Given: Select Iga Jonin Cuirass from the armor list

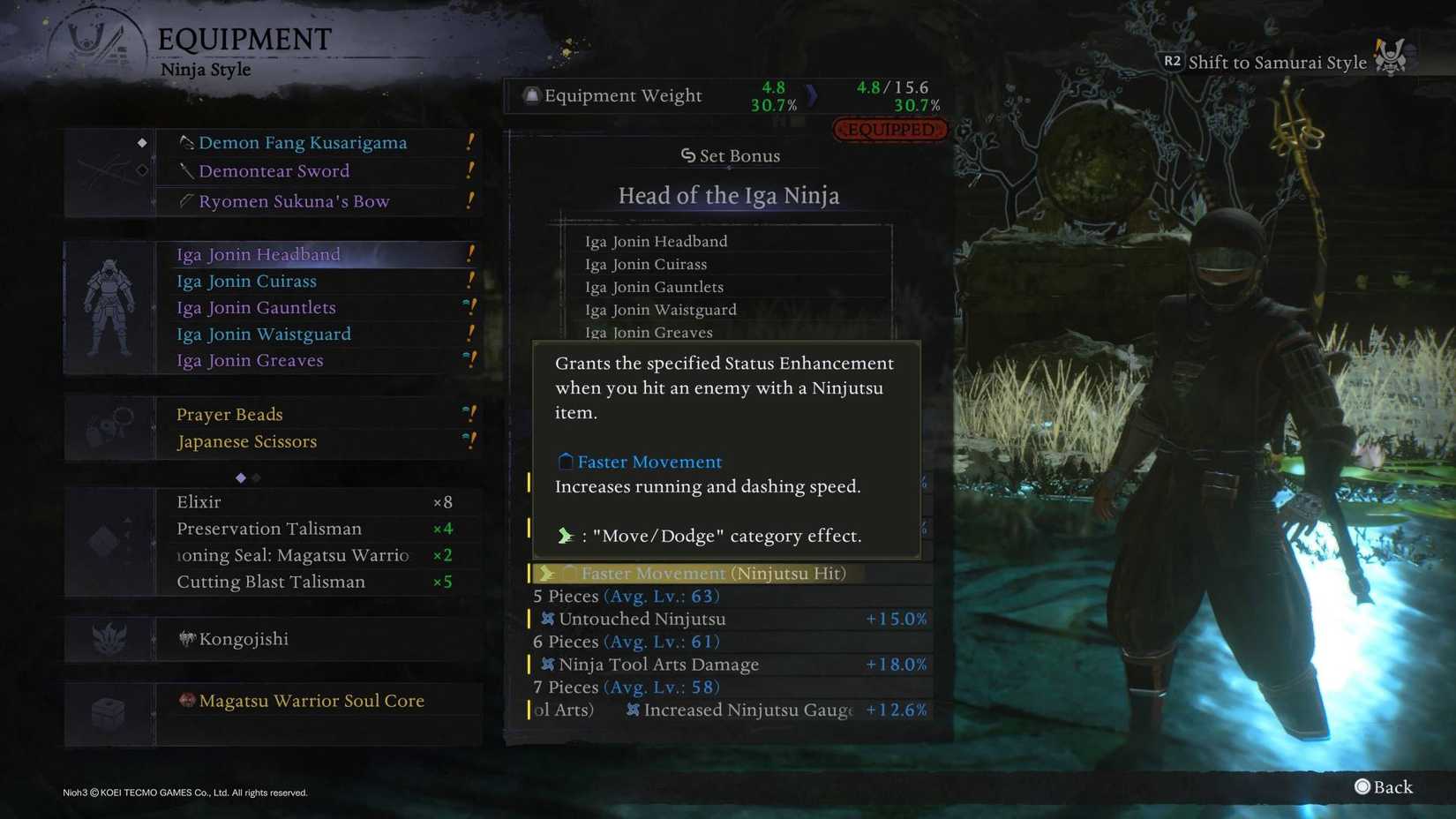Looking at the screenshot, I should 246,281.
